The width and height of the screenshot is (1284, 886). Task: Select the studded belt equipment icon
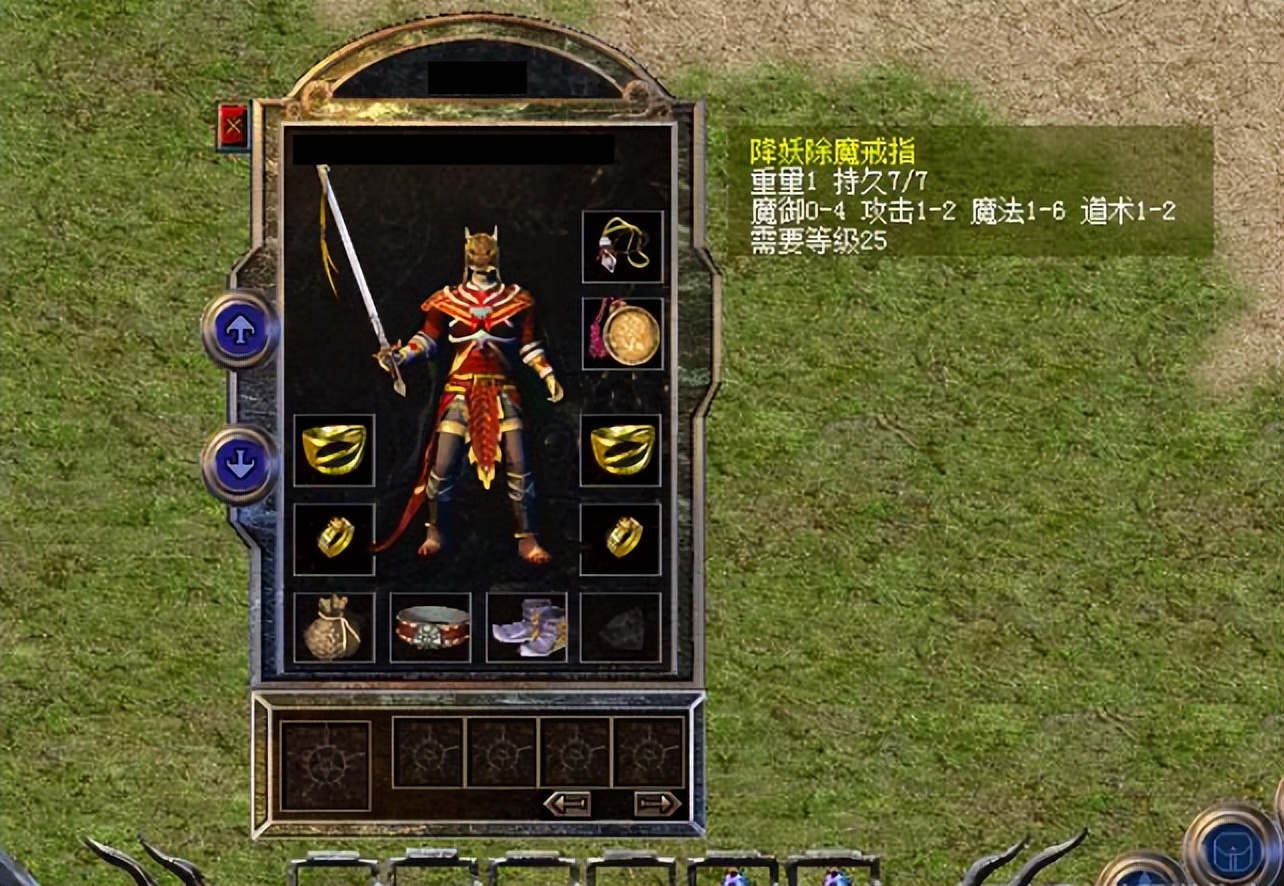(x=430, y=630)
